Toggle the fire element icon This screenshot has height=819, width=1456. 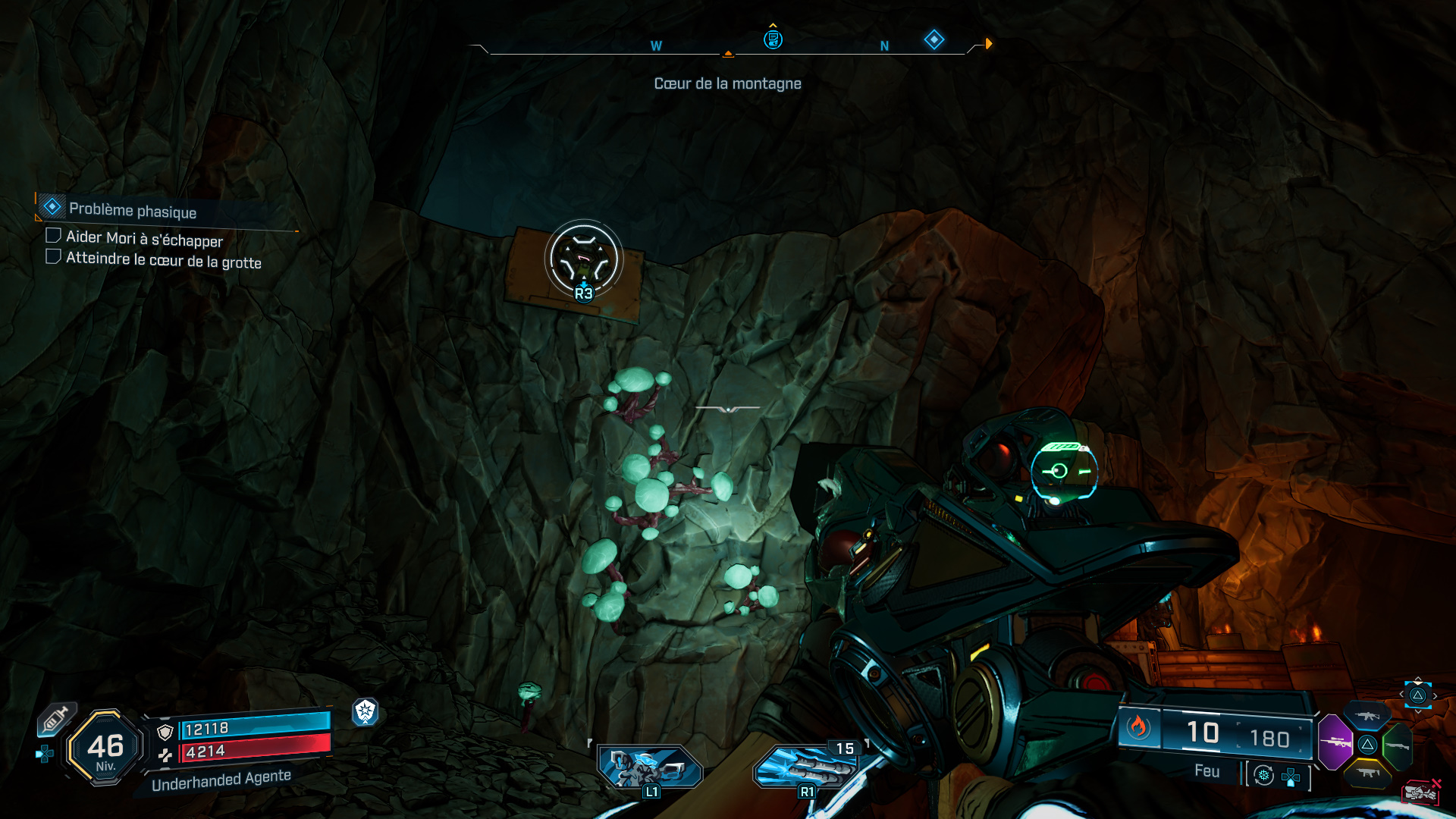[1137, 728]
